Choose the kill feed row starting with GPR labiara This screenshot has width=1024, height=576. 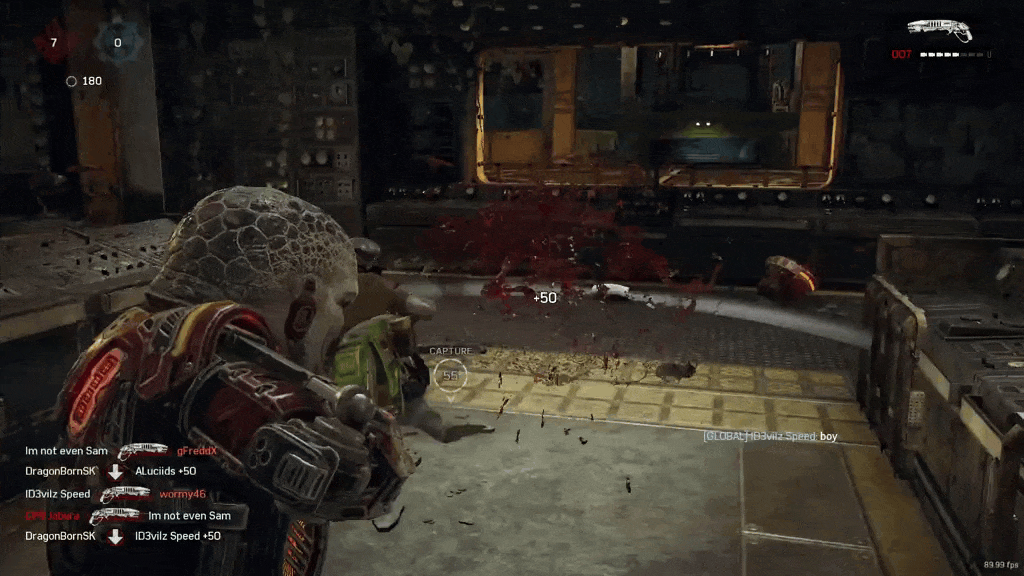tap(128, 516)
